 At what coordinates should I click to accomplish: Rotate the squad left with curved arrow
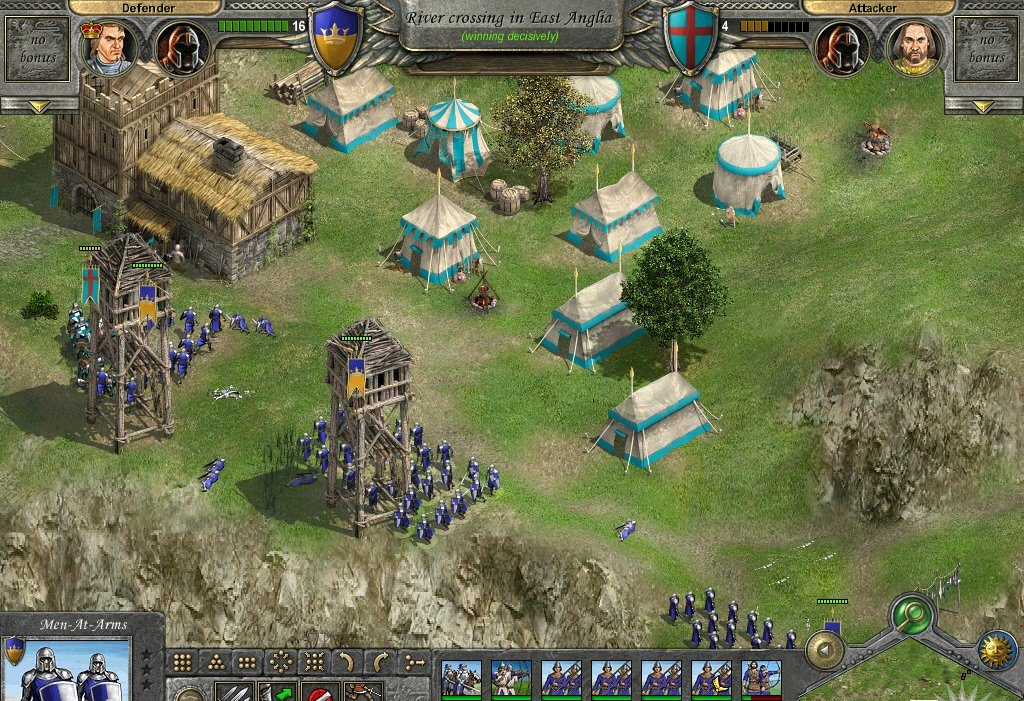coord(345,662)
